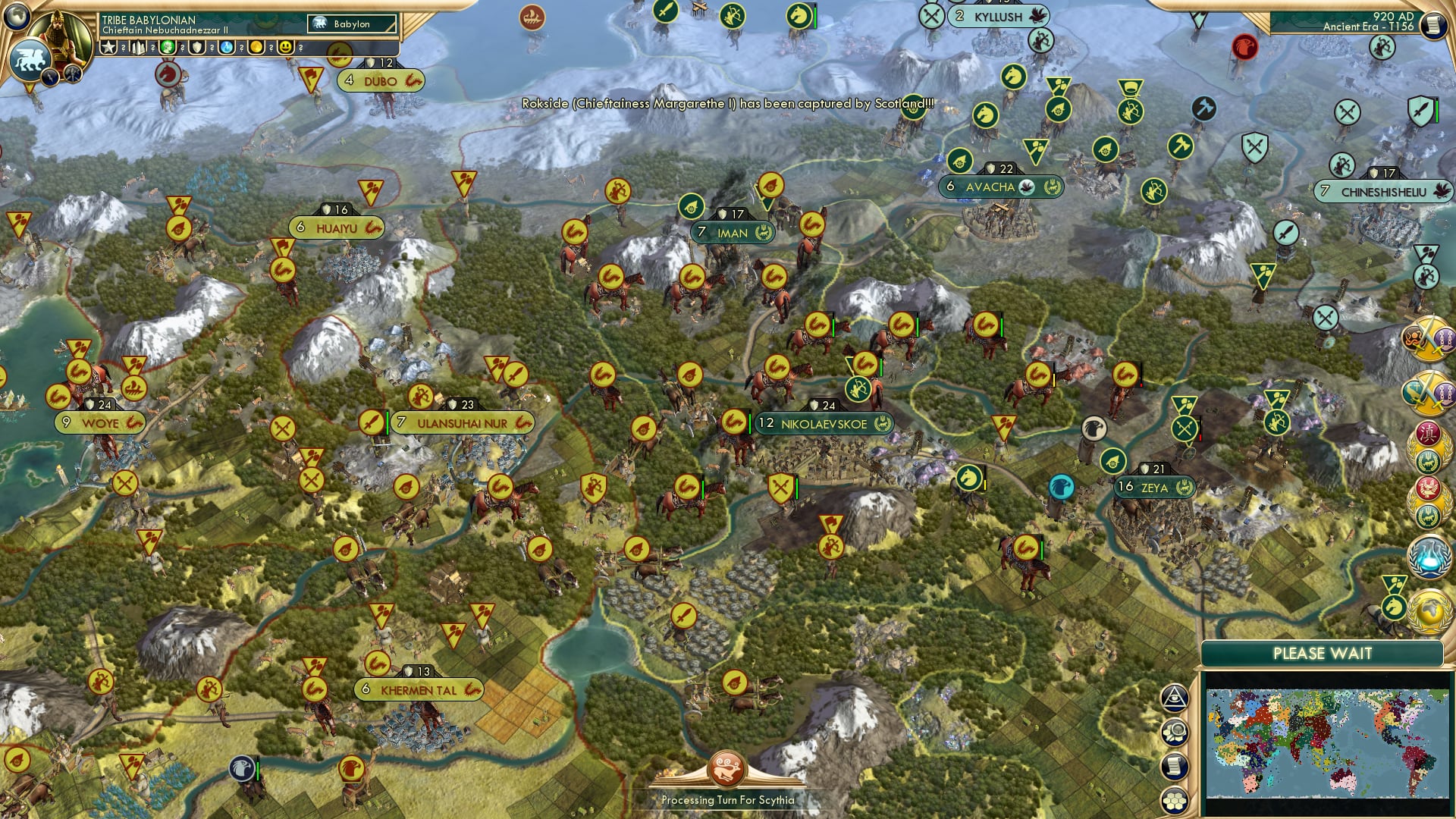
Task: Click the gold coin indicator in the score ribbon
Action: point(258,47)
